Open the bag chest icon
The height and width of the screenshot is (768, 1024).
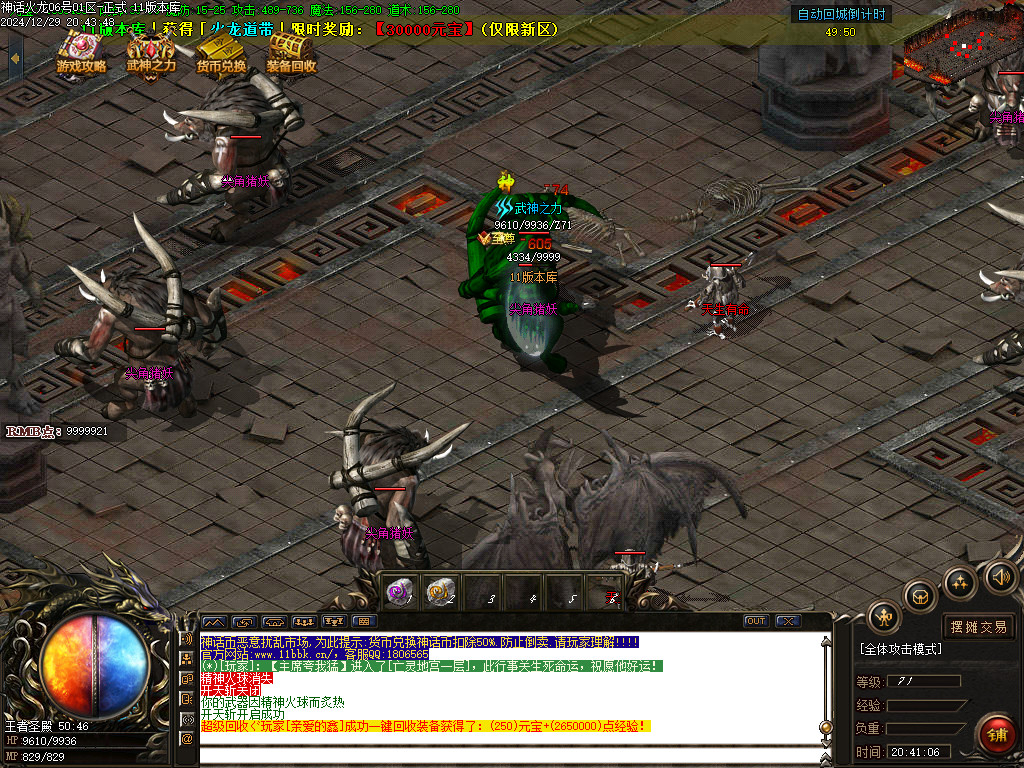click(920, 597)
